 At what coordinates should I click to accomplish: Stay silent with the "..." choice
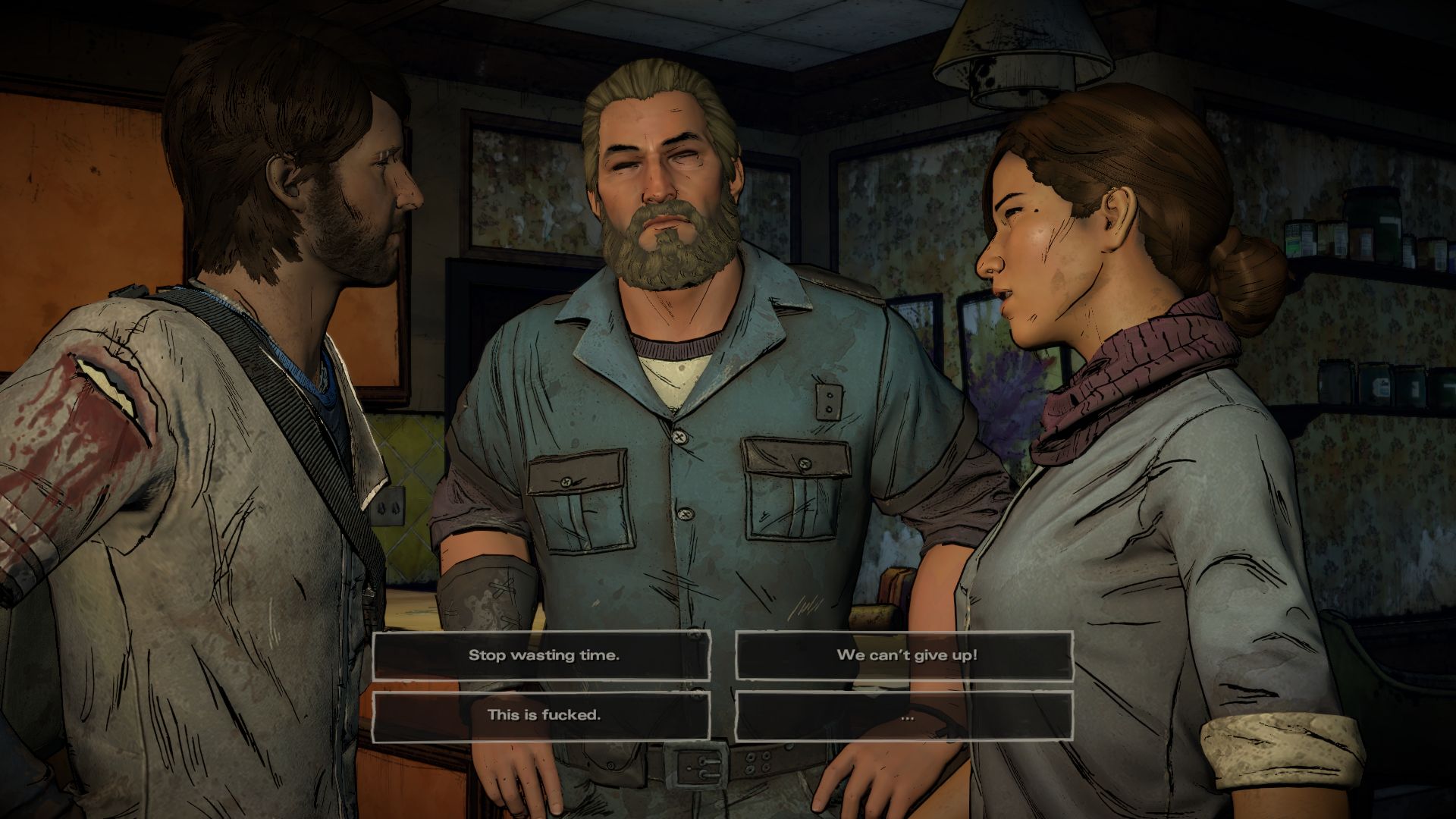click(x=905, y=715)
